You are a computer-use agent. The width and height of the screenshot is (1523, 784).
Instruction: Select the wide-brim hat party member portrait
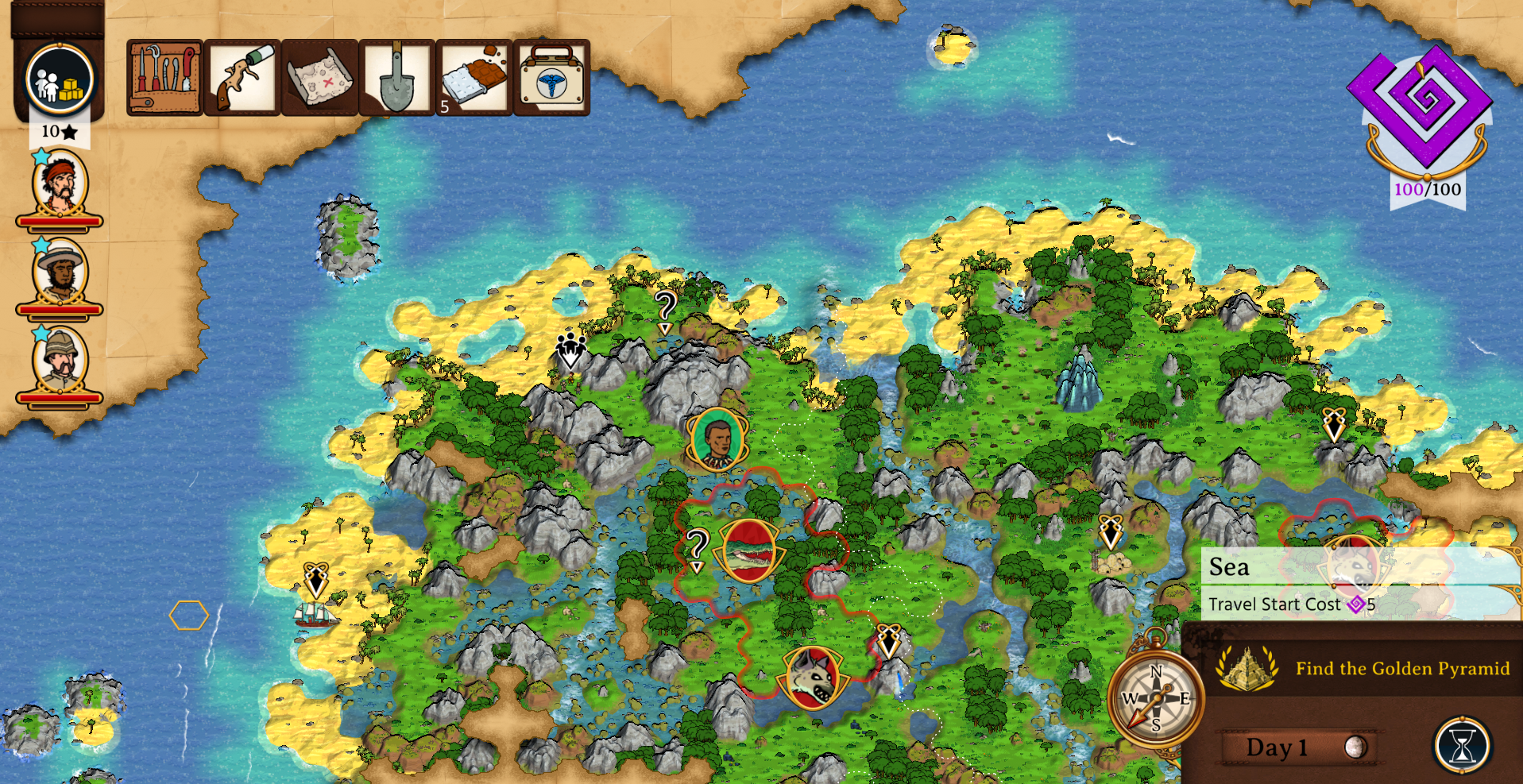60,273
